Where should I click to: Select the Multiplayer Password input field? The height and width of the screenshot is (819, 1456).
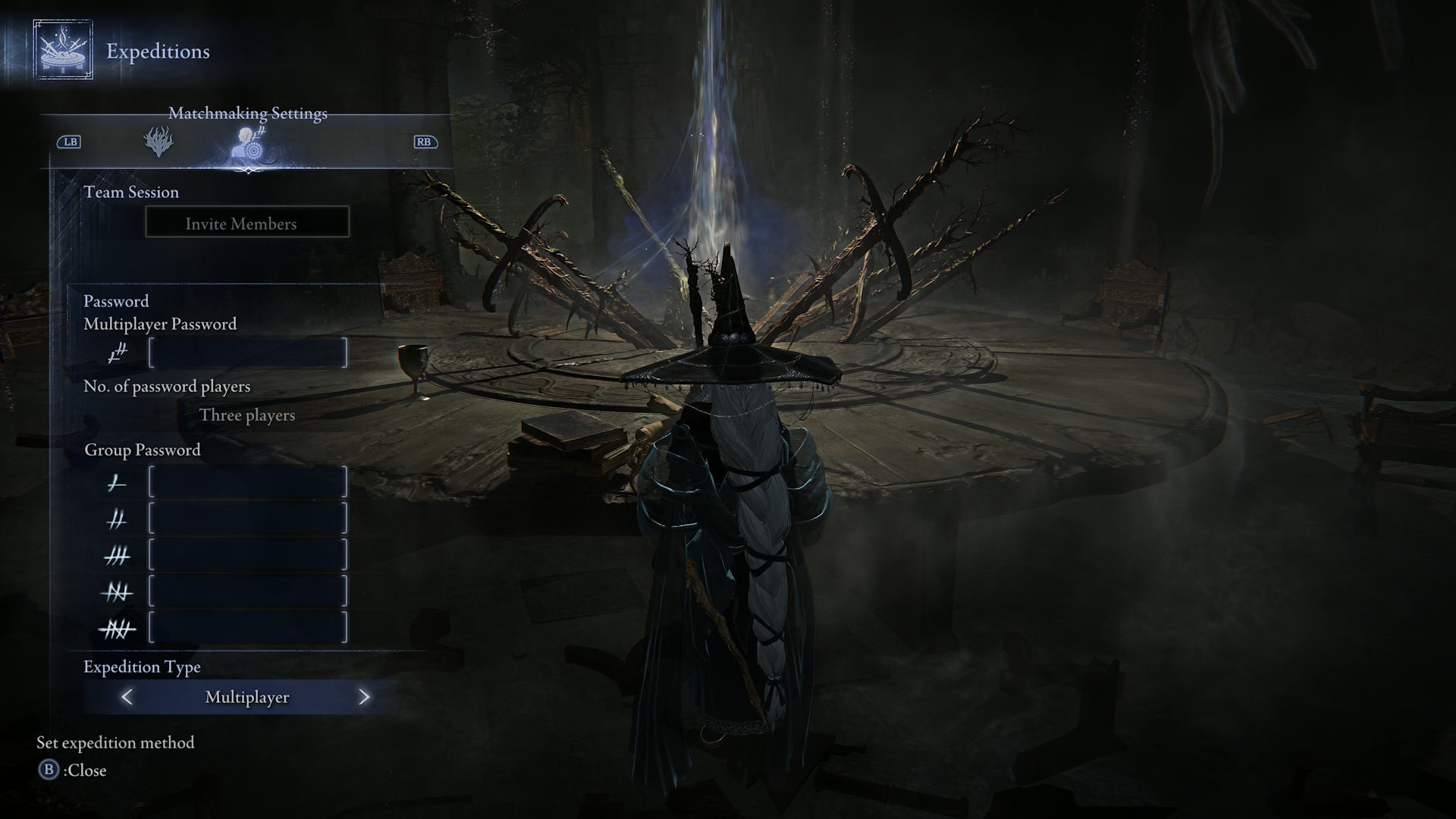pos(248,353)
